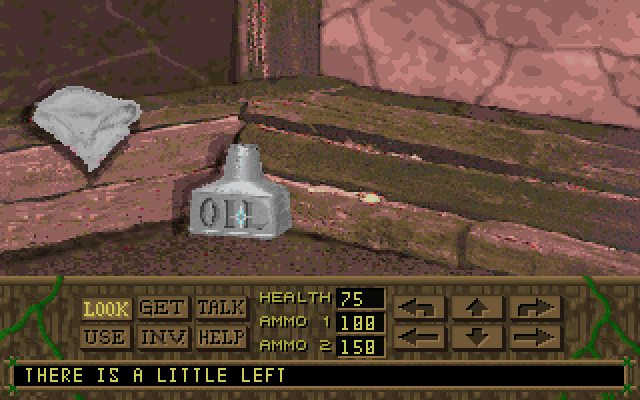Screen dimensions: 640x400
Task: Activate the TALK action button
Action: click(221, 309)
